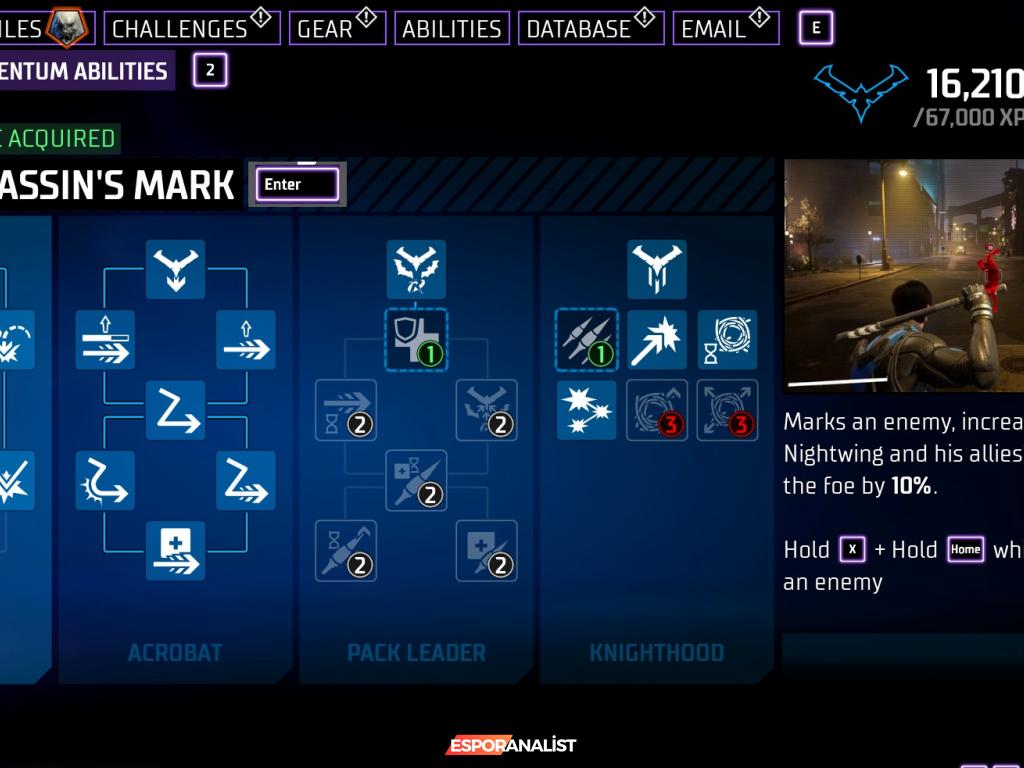The image size is (1024, 768).
Task: Choose the Pack Leader shield ability costing 1
Action: [x=416, y=340]
